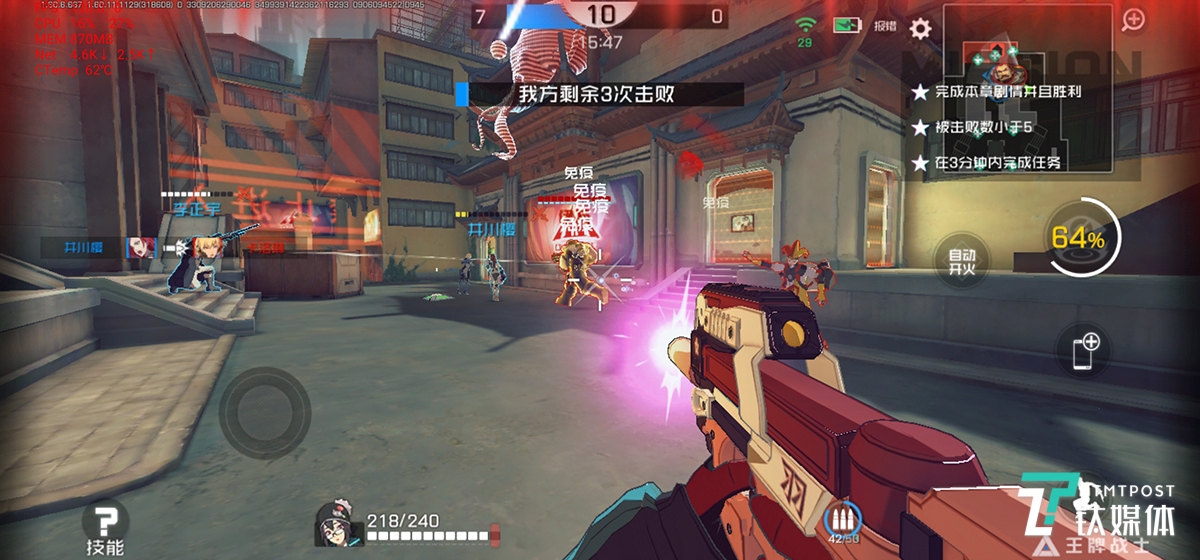This screenshot has width=1200, height=560.
Task: Reload using the bullets ammo icon
Action: (x=843, y=520)
